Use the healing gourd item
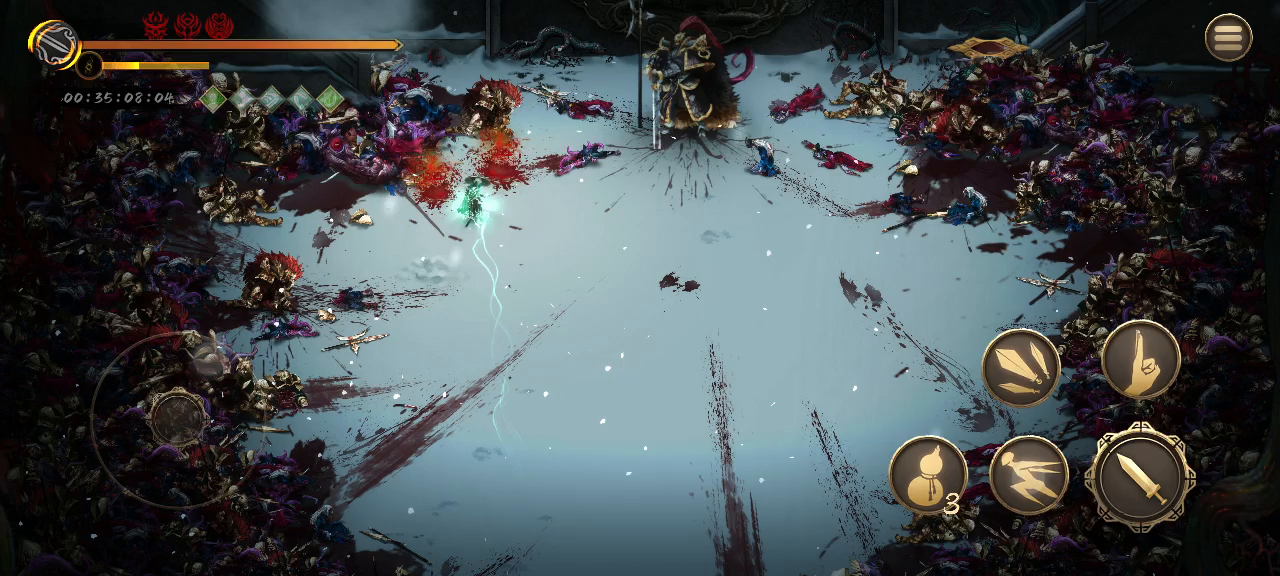 pyautogui.click(x=928, y=474)
